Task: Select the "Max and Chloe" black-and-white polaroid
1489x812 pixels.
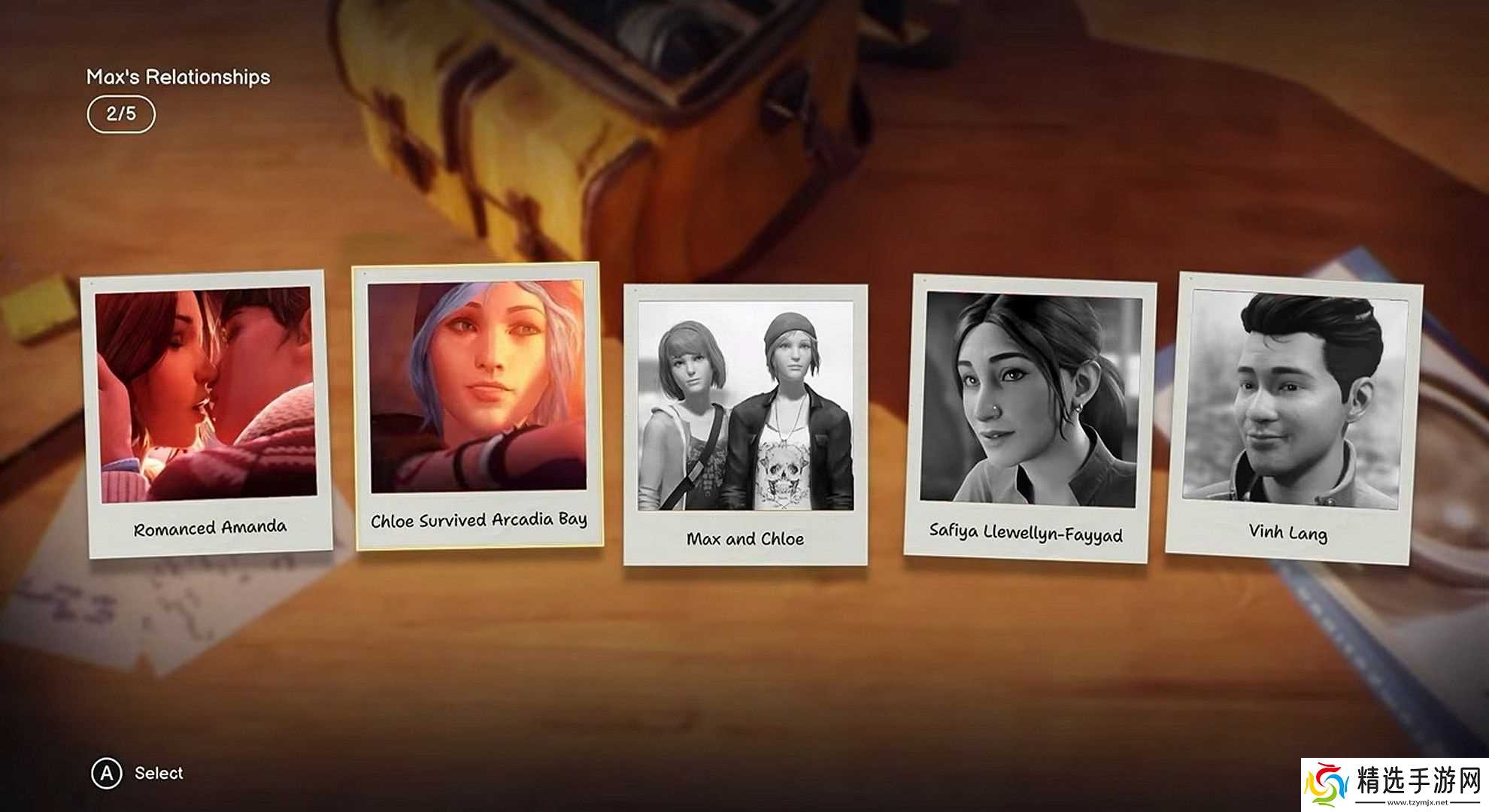Action: point(744,406)
